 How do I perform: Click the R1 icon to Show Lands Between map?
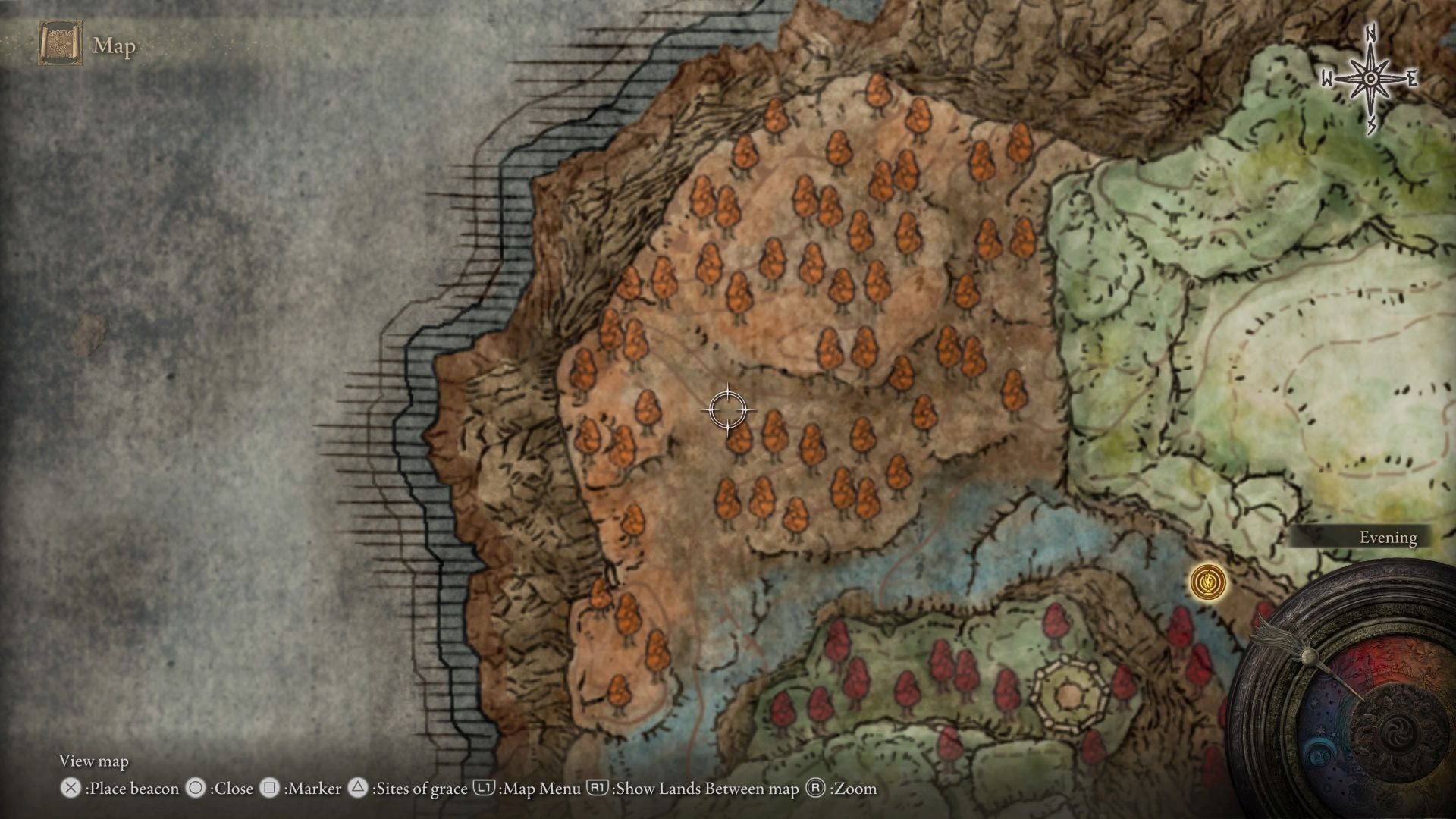click(x=599, y=789)
